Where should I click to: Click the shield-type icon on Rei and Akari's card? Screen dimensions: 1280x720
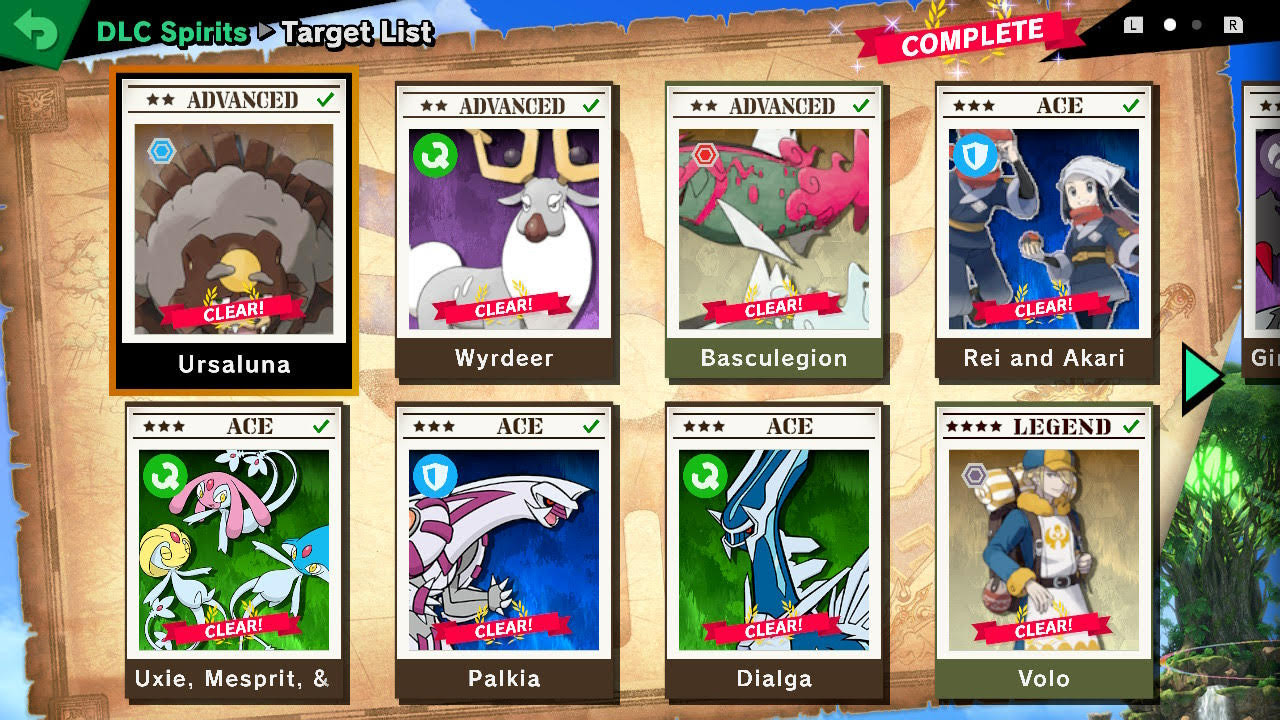(x=973, y=156)
